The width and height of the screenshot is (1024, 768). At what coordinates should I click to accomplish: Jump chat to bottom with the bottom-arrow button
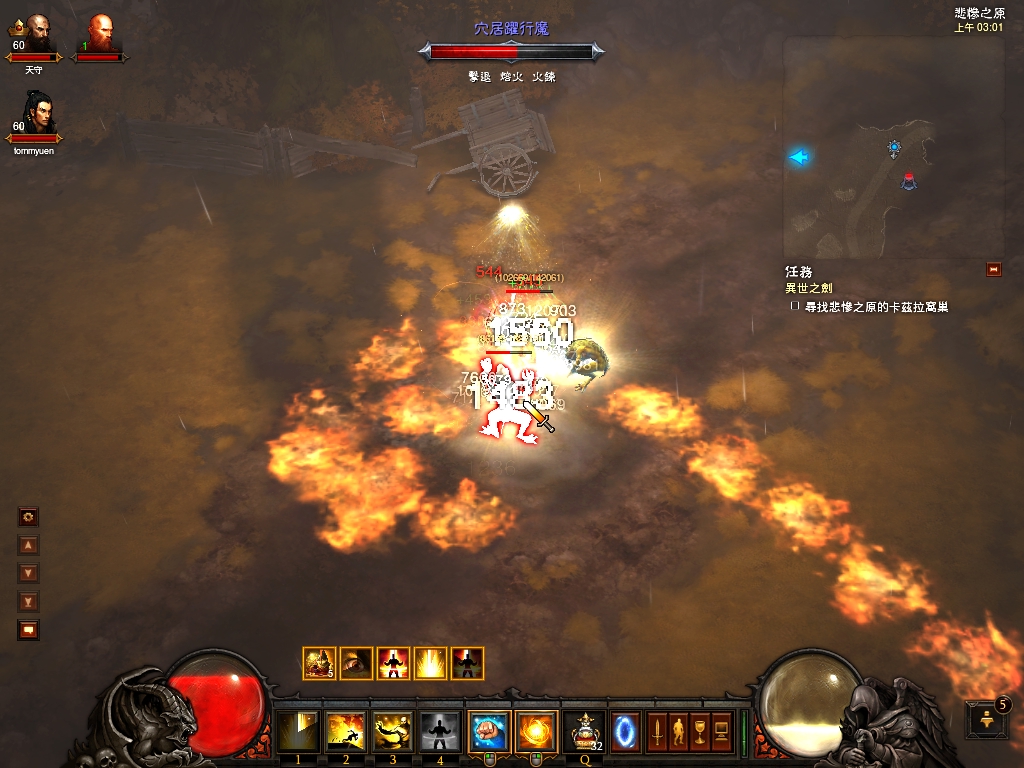(x=29, y=602)
